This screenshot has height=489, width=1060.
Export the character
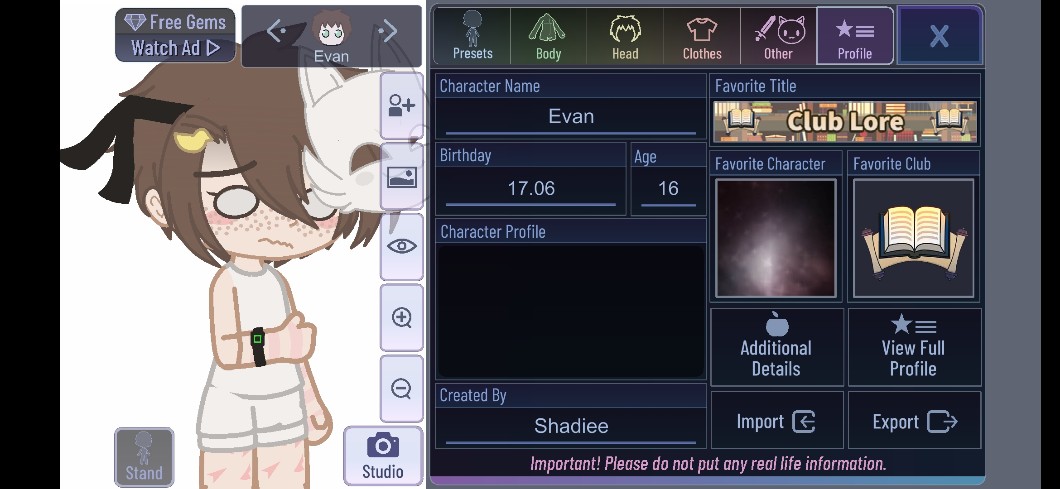[x=914, y=421]
